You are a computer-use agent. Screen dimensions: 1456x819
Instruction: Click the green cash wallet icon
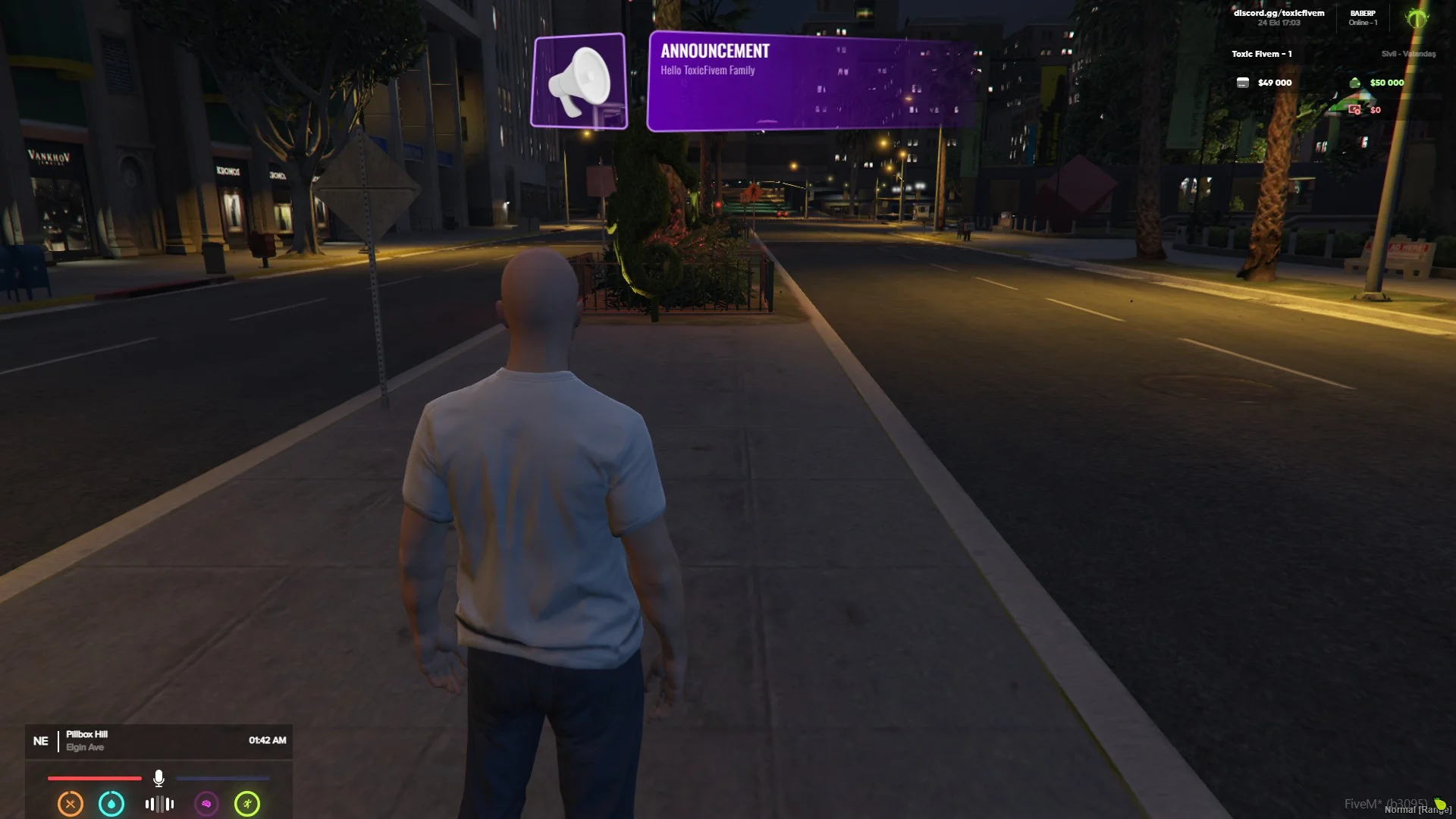(x=1354, y=83)
